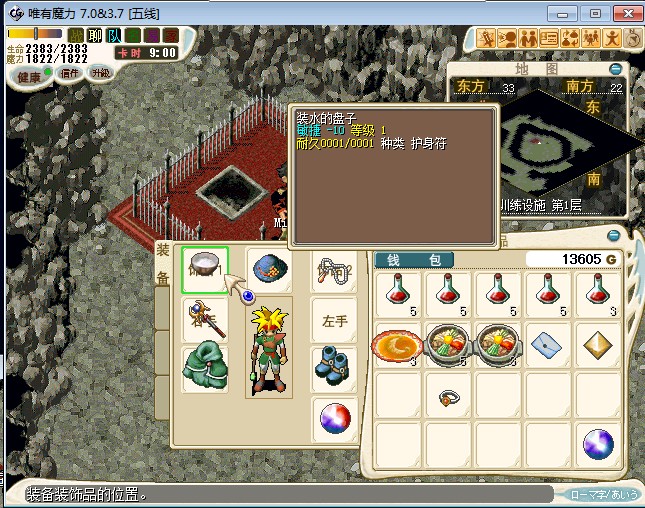Click the blue hat equipment slot
645x508 pixels.
coord(269,270)
